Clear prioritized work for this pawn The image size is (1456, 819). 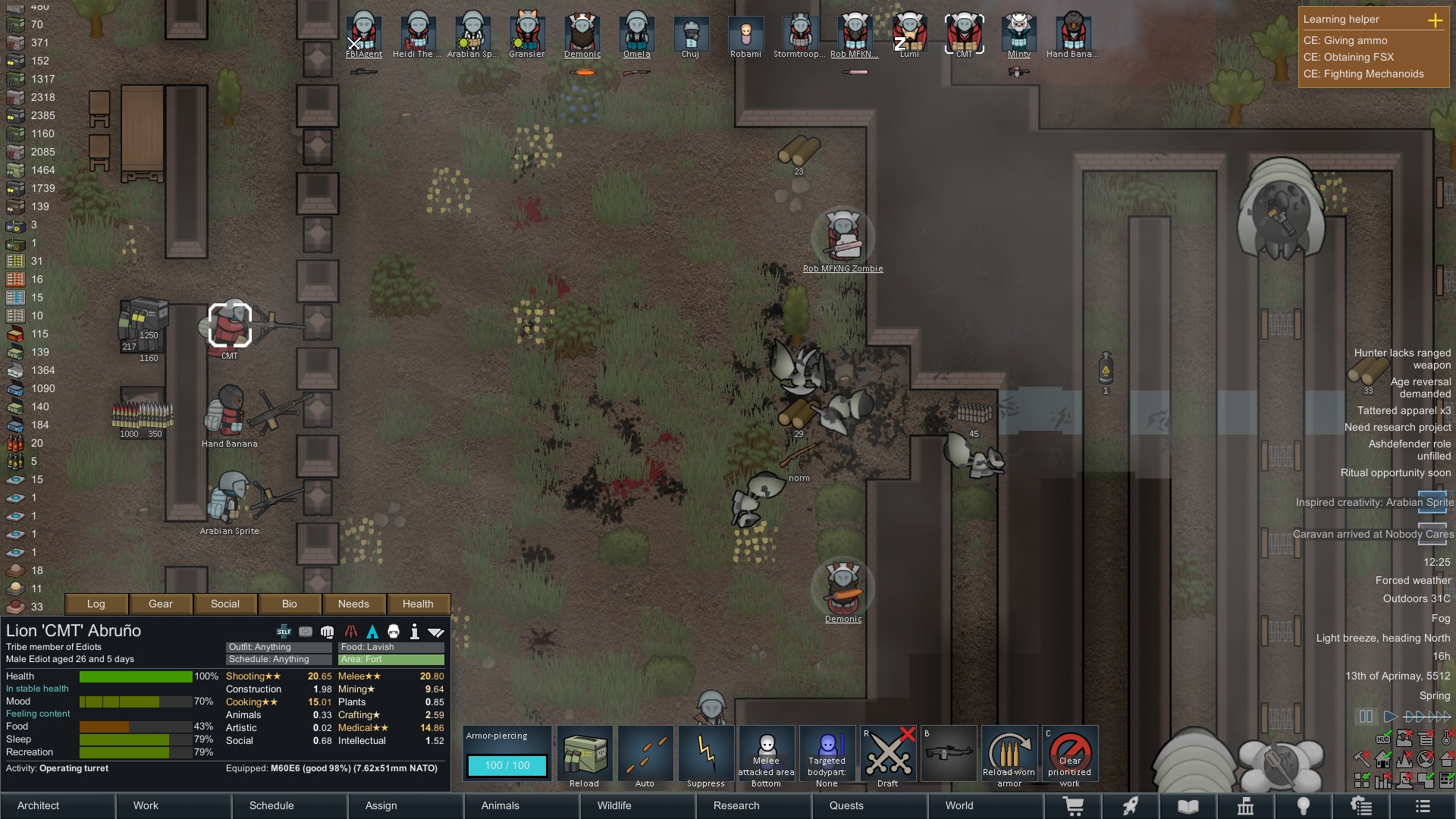click(1070, 755)
